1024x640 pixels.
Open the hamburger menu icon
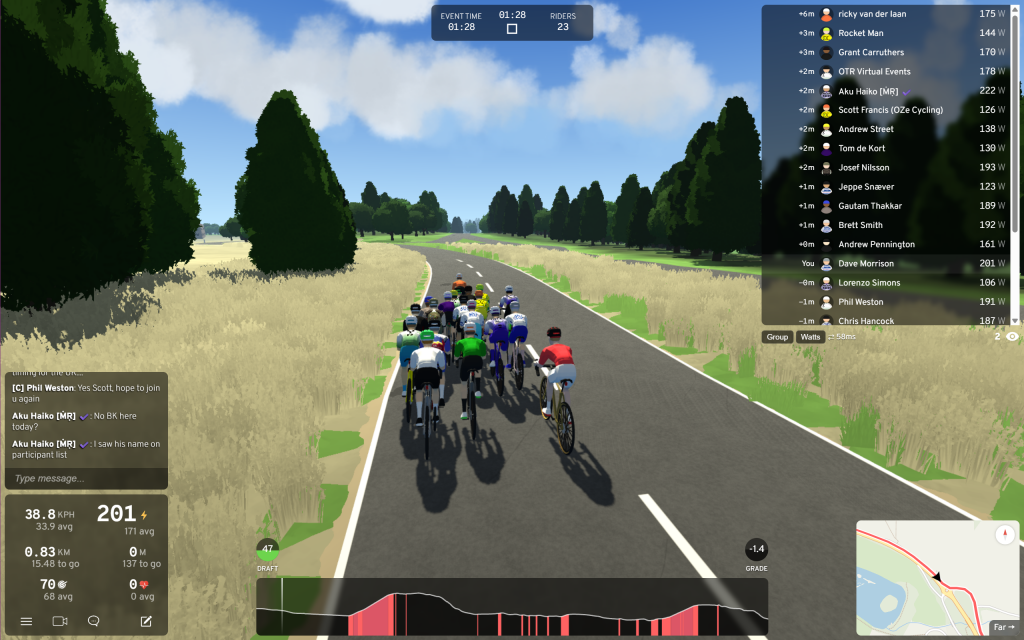[x=26, y=621]
